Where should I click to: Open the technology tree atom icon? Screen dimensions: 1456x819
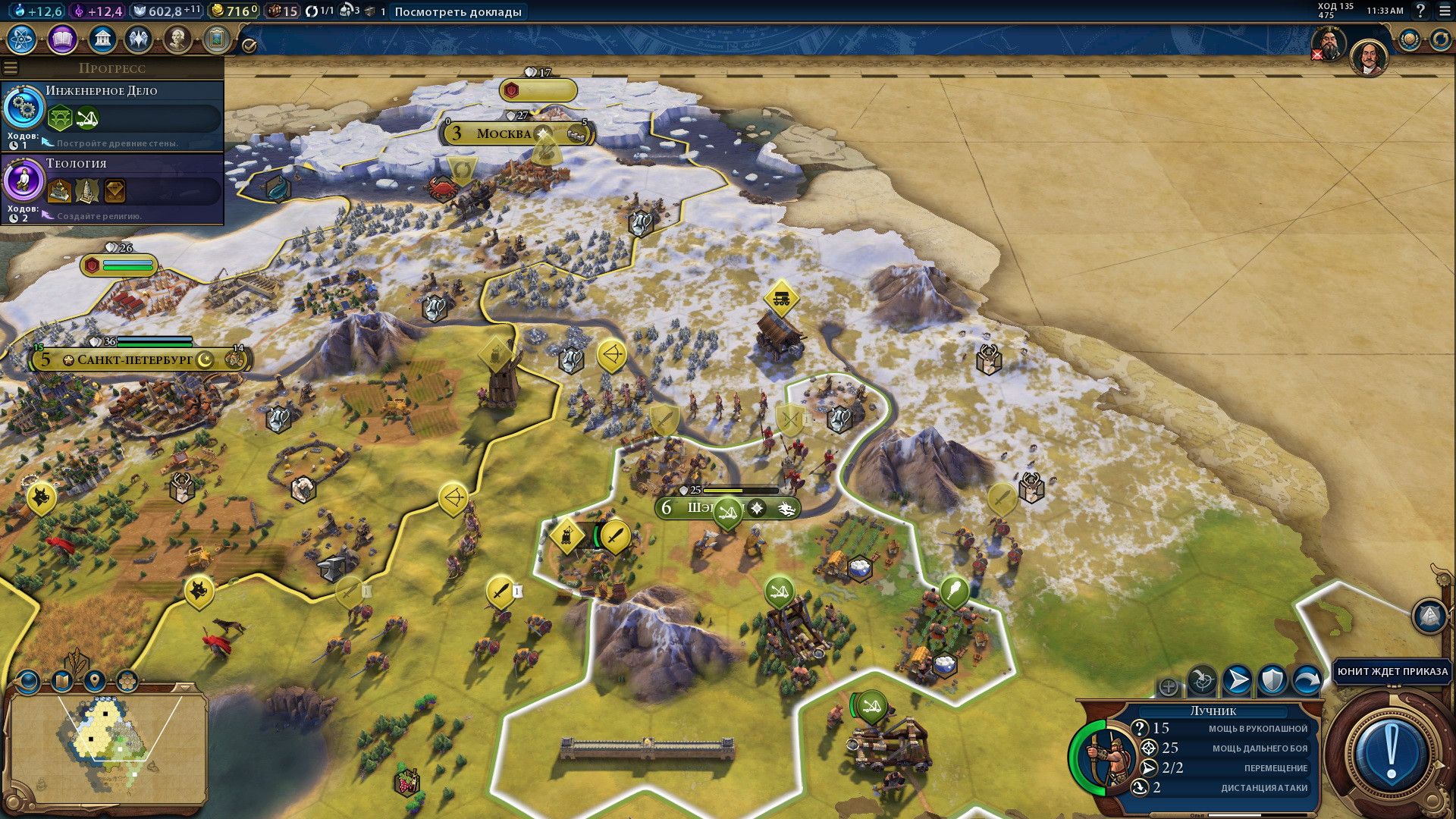(x=23, y=39)
